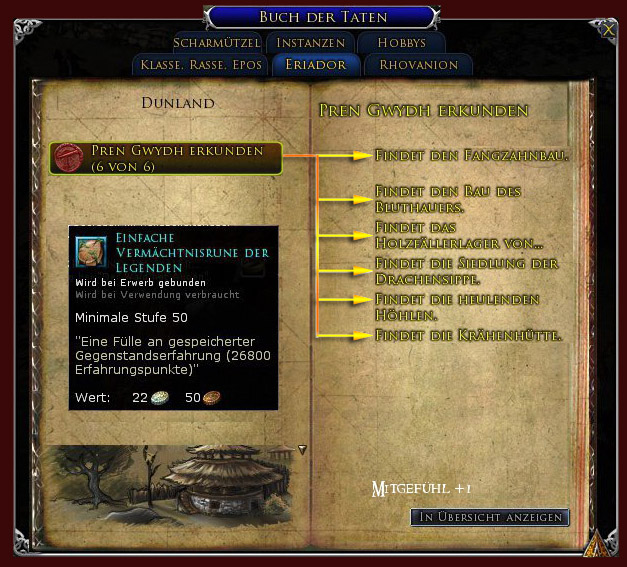
Task: Click the small scroll-down arrow on left page
Action: pyautogui.click(x=302, y=450)
